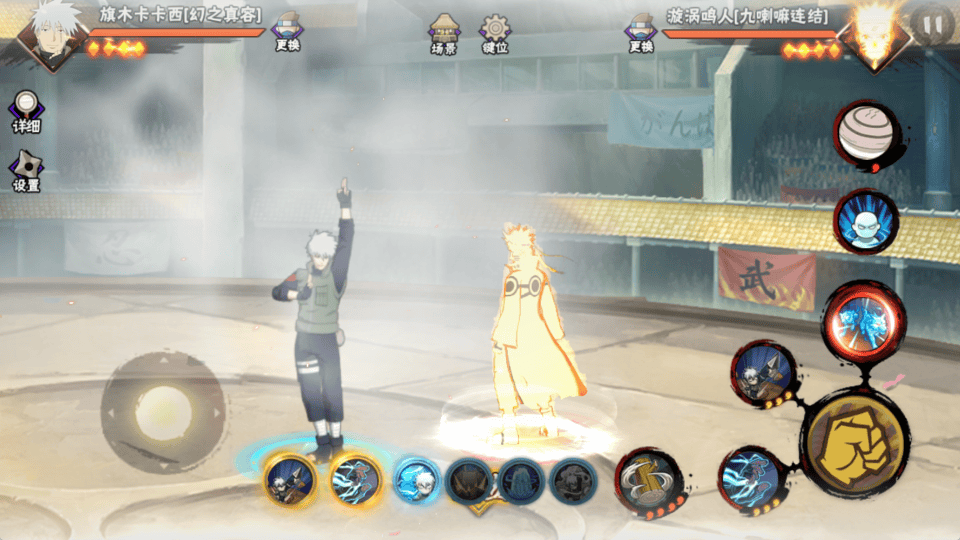
Task: Open the 场景 scene selector
Action: (444, 31)
